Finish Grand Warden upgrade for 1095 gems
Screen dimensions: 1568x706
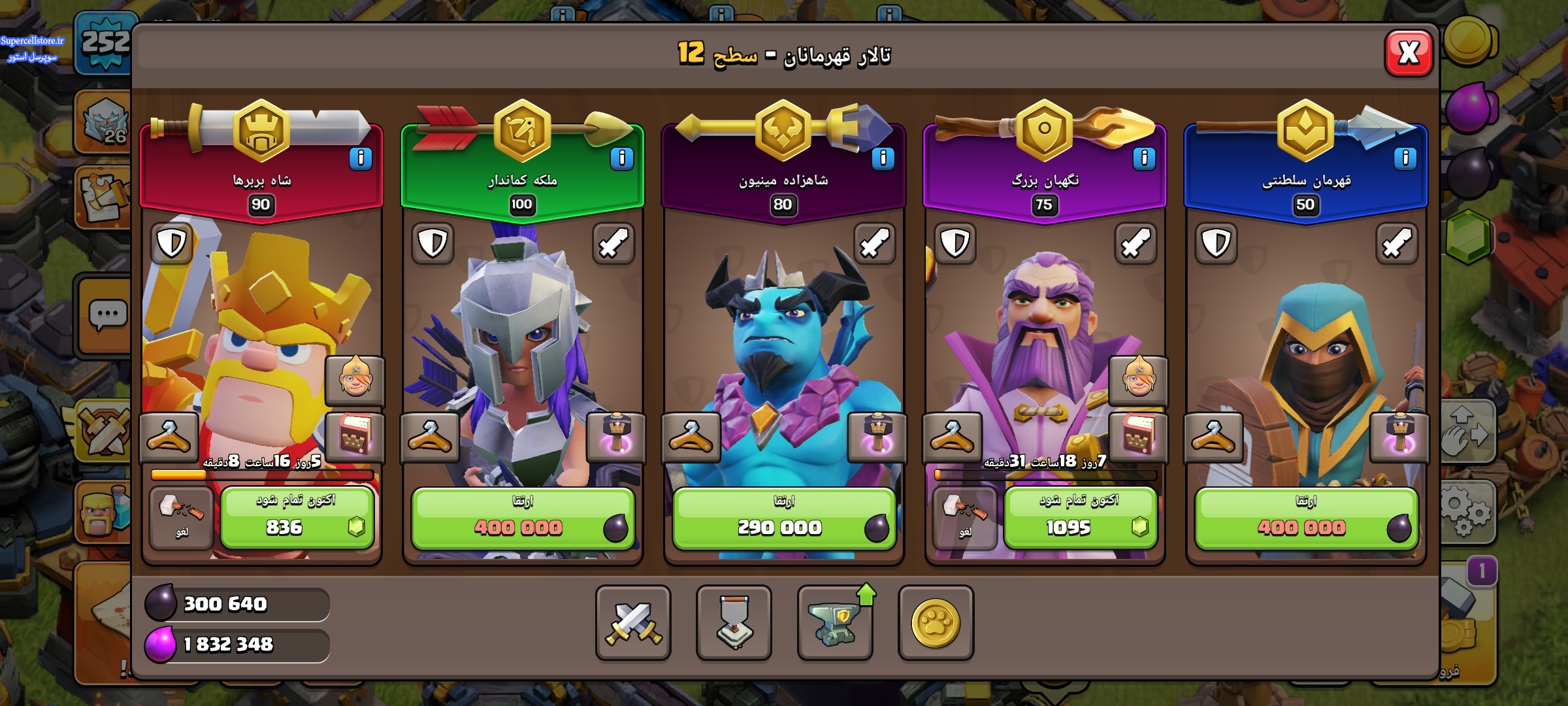[1080, 518]
